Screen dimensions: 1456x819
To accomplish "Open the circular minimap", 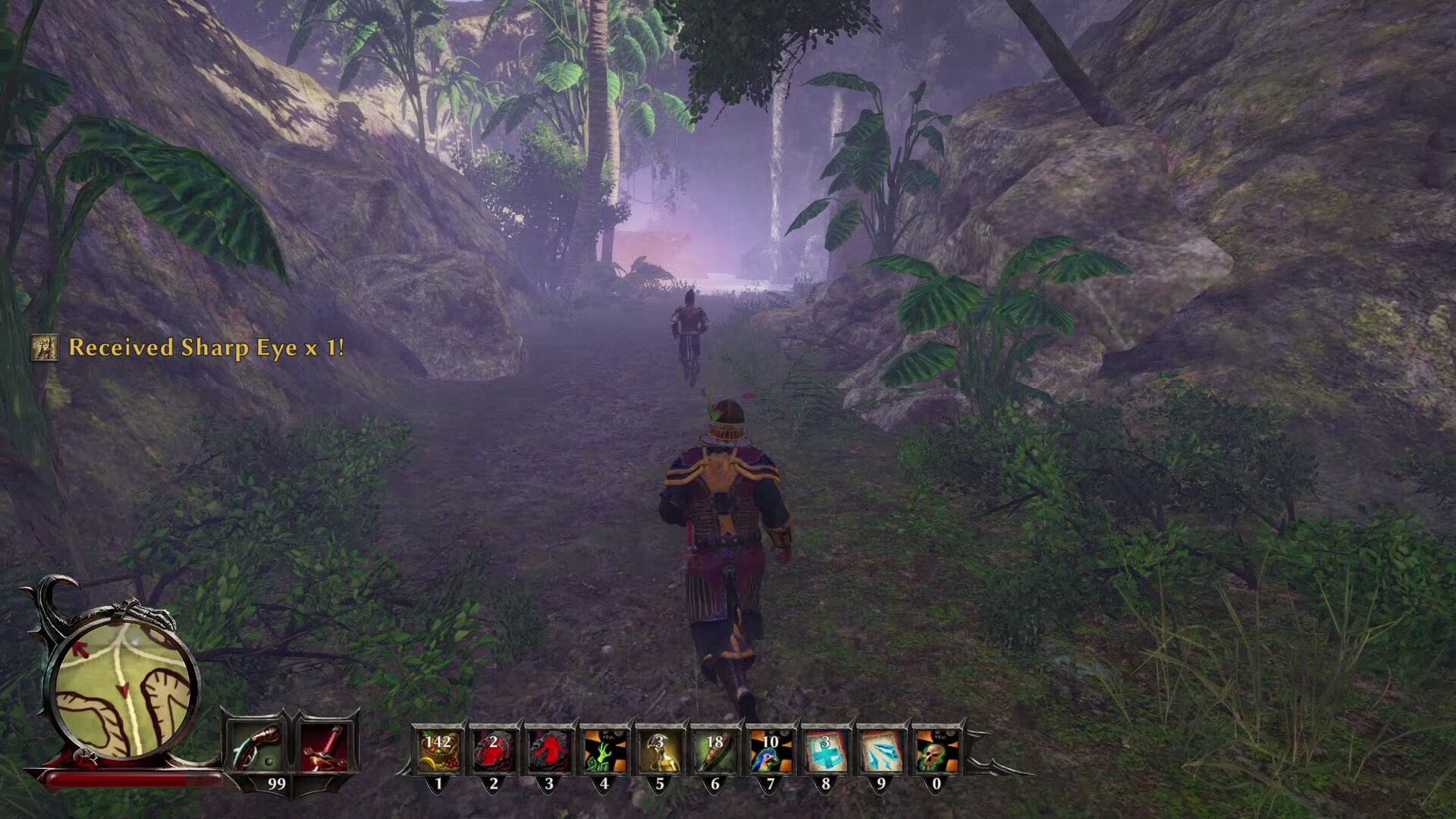I will [123, 690].
